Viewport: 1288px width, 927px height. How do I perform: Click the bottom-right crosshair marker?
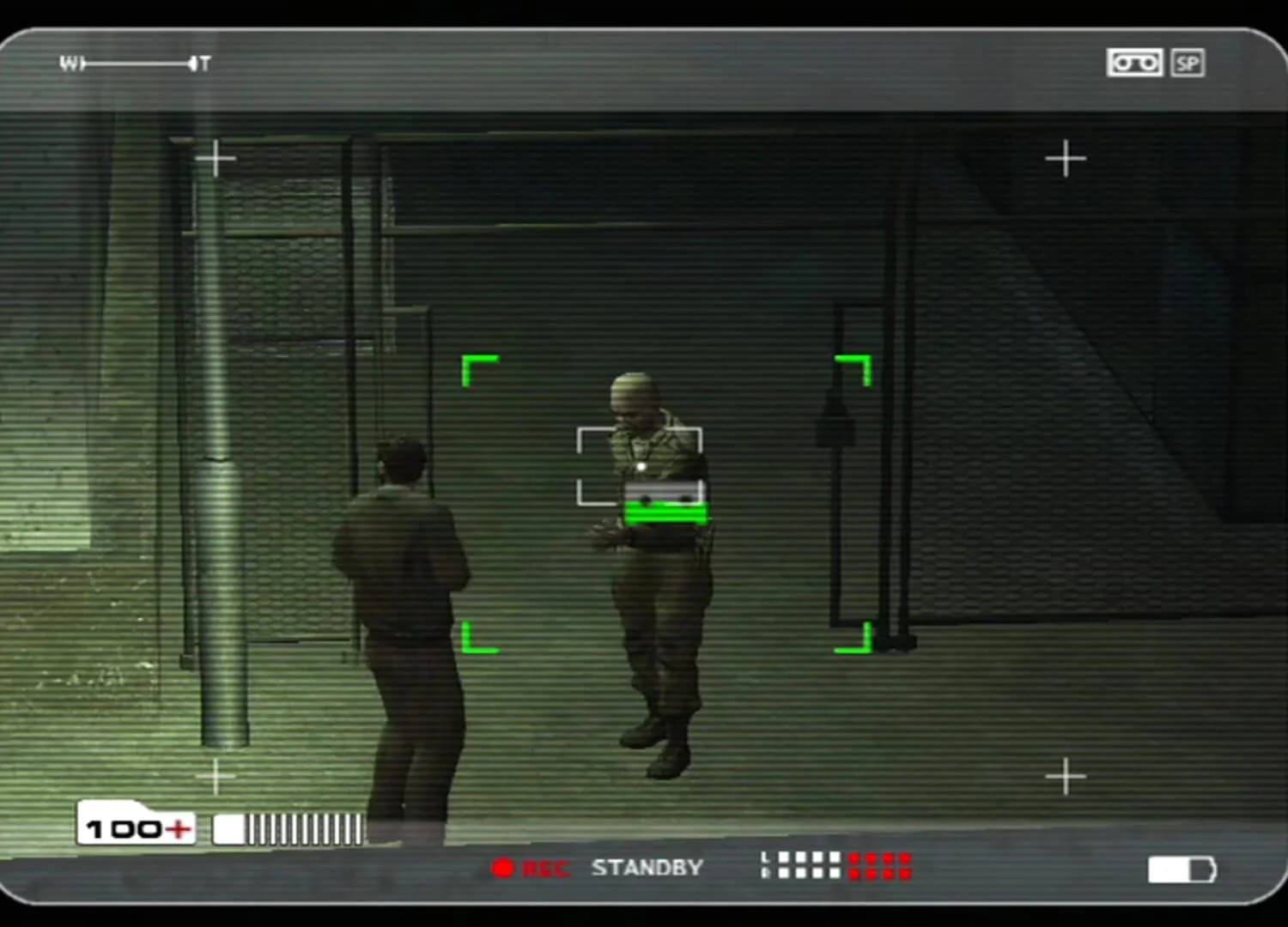(x=1067, y=776)
